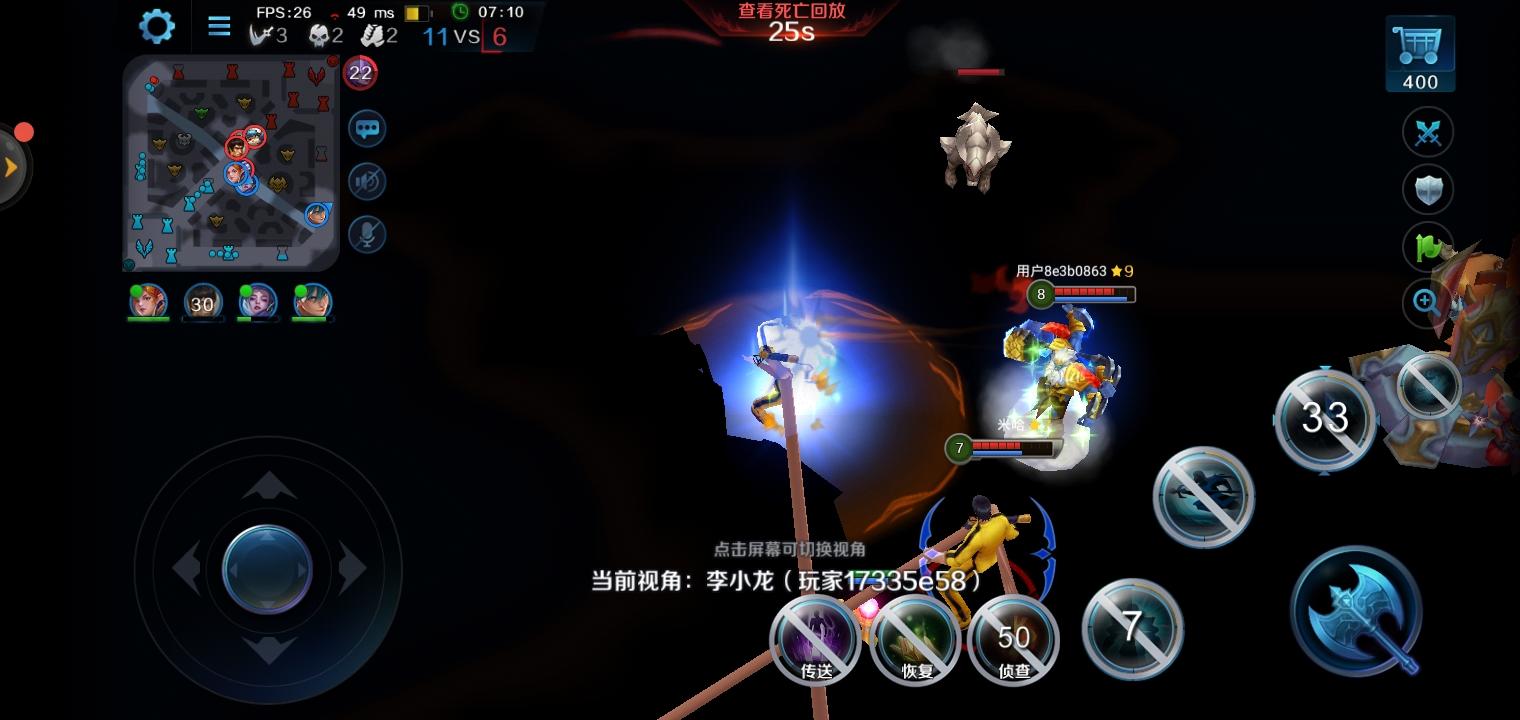The width and height of the screenshot is (1520, 720).
Task: Unmute the game sound speaker
Action: click(x=366, y=182)
